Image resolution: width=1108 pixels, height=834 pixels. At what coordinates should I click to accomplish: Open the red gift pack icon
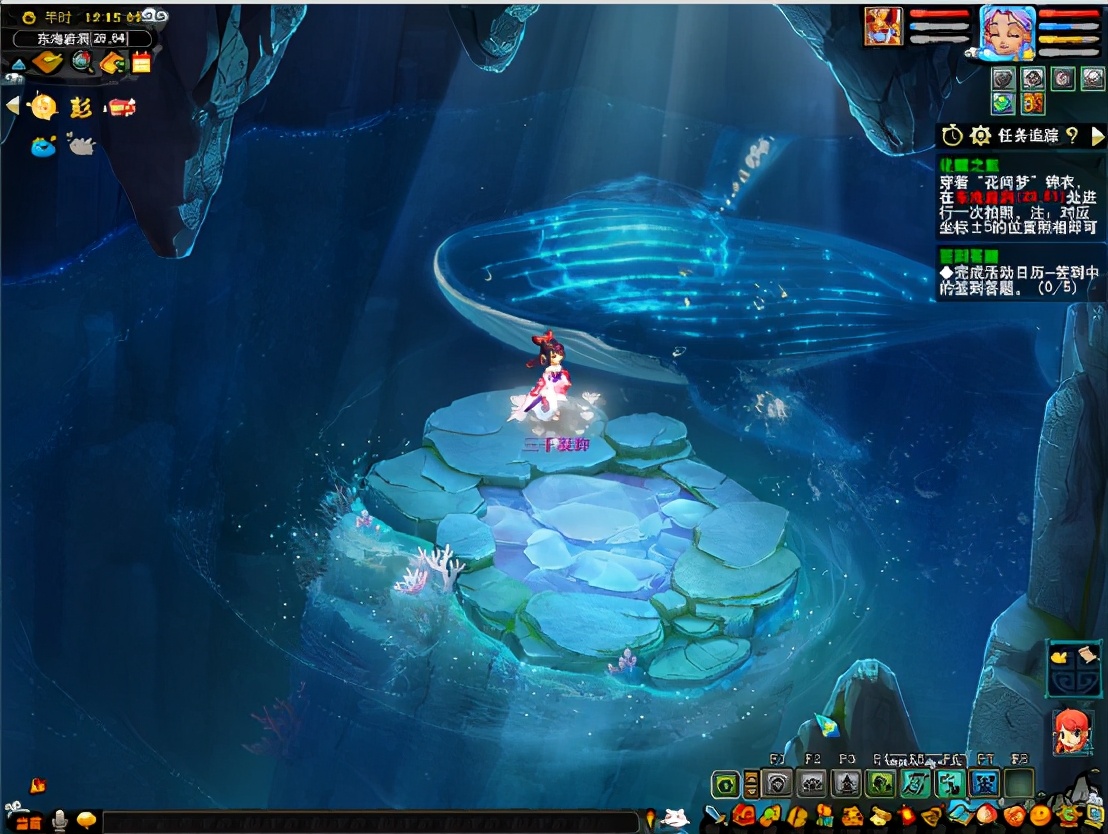click(x=122, y=107)
